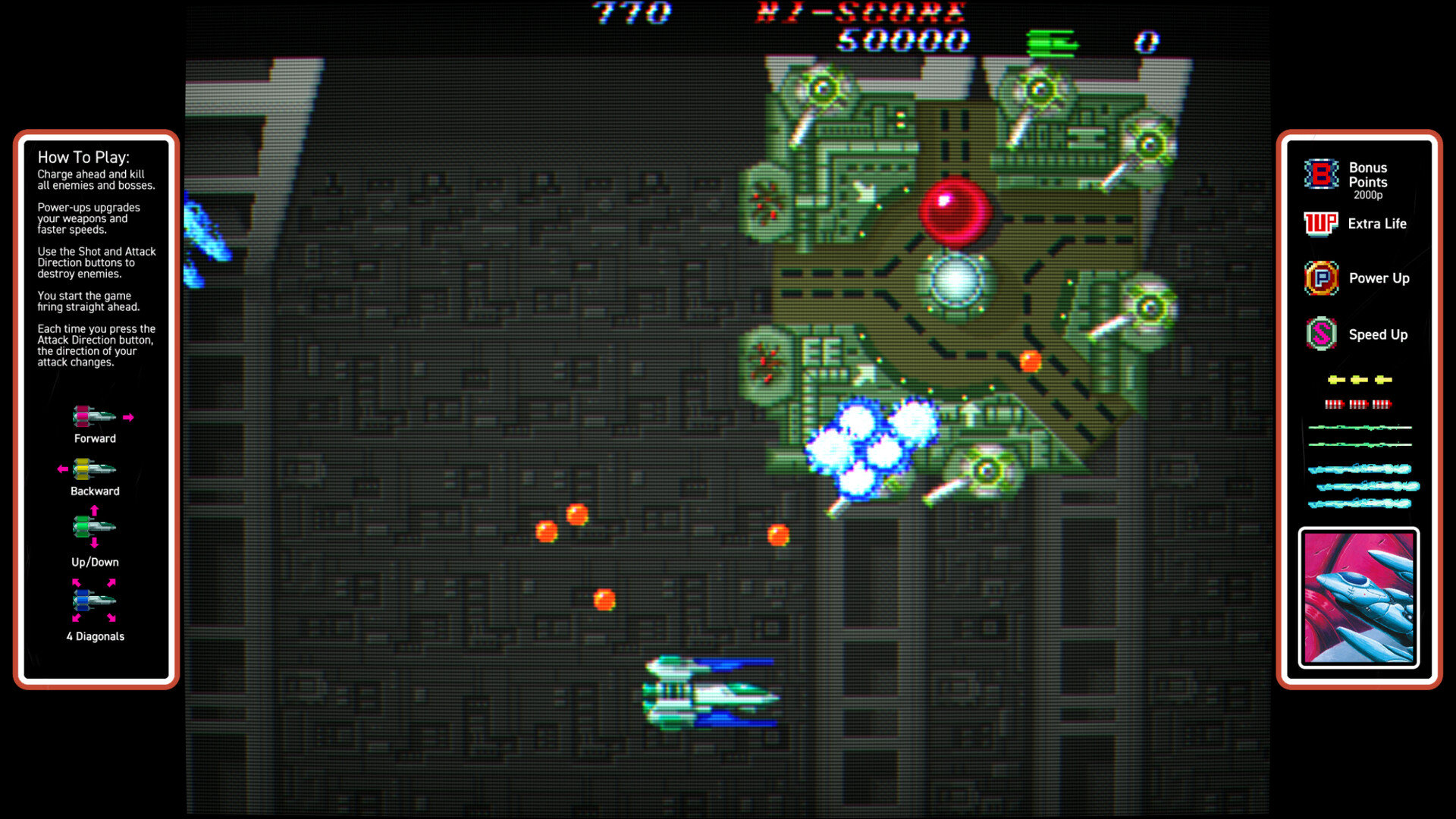Toggle the yellow missile power-up row

(1359, 378)
